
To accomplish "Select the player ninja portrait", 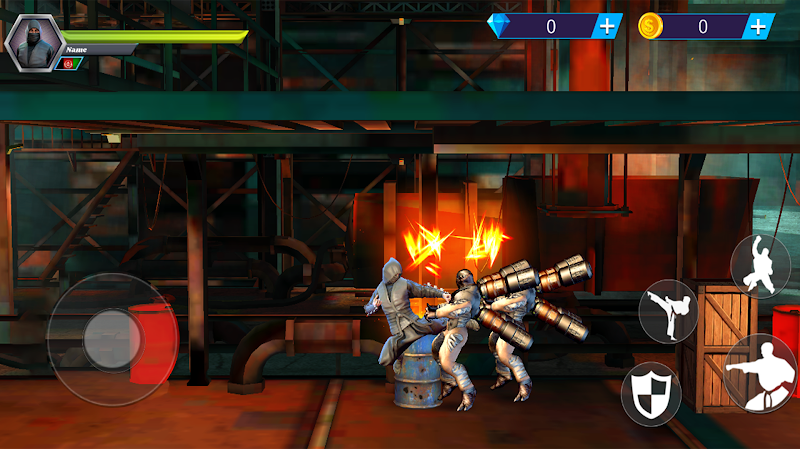I will tap(34, 42).
